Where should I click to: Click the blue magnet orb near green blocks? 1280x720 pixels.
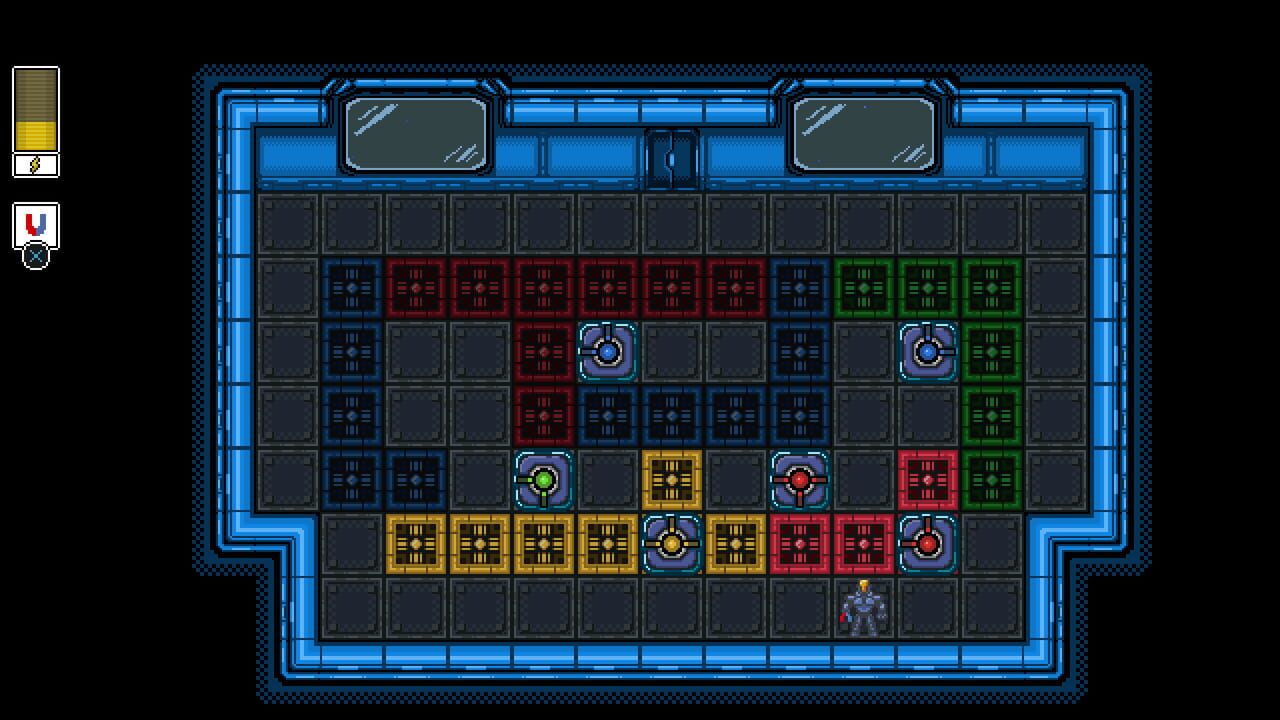point(927,351)
